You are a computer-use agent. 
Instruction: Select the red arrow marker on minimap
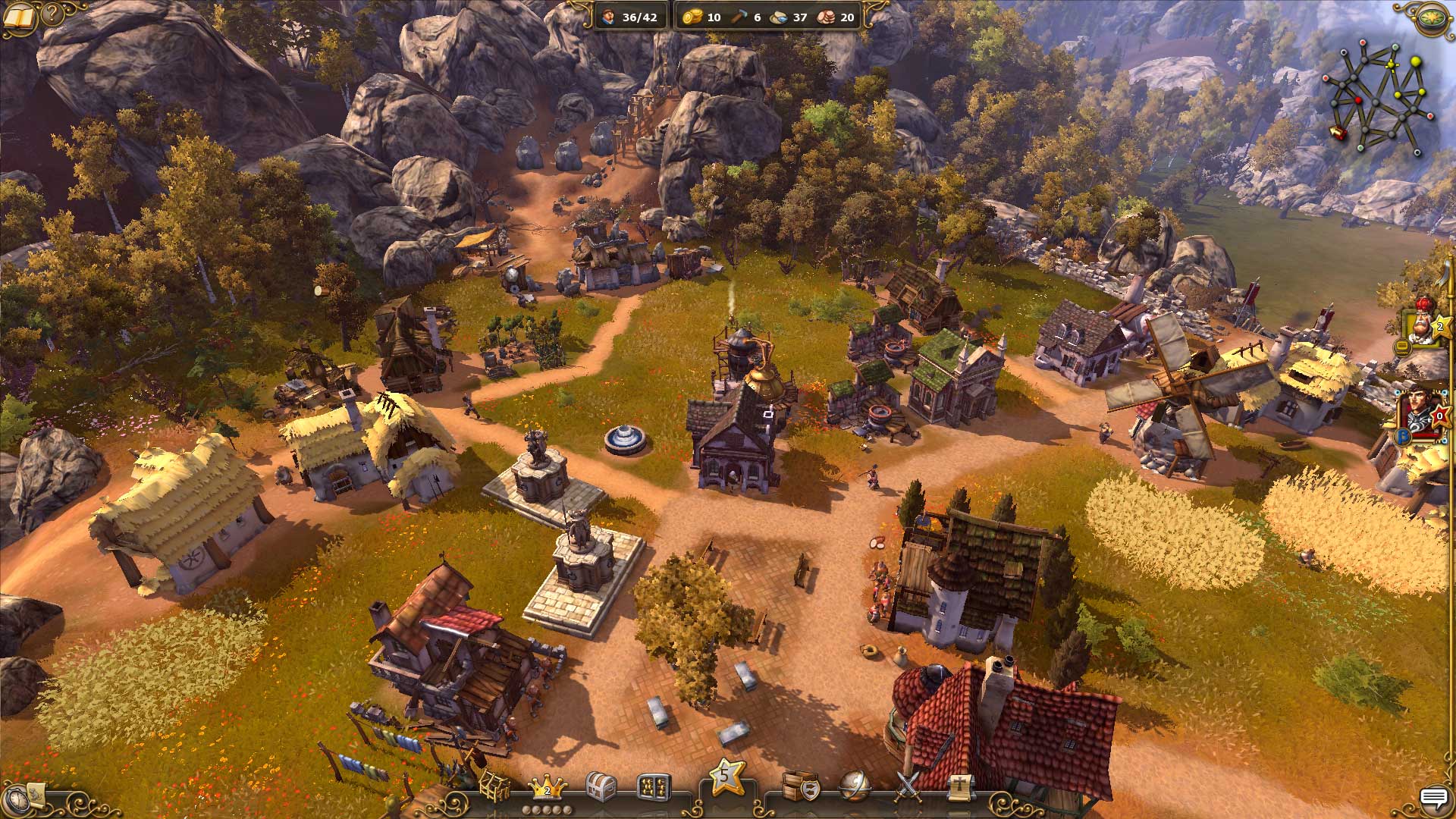pyautogui.click(x=1338, y=133)
